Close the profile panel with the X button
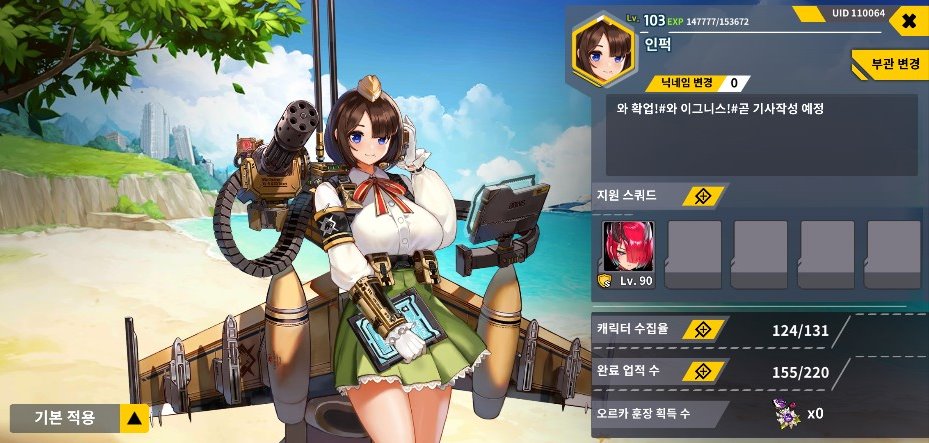929x443 pixels. click(x=908, y=21)
